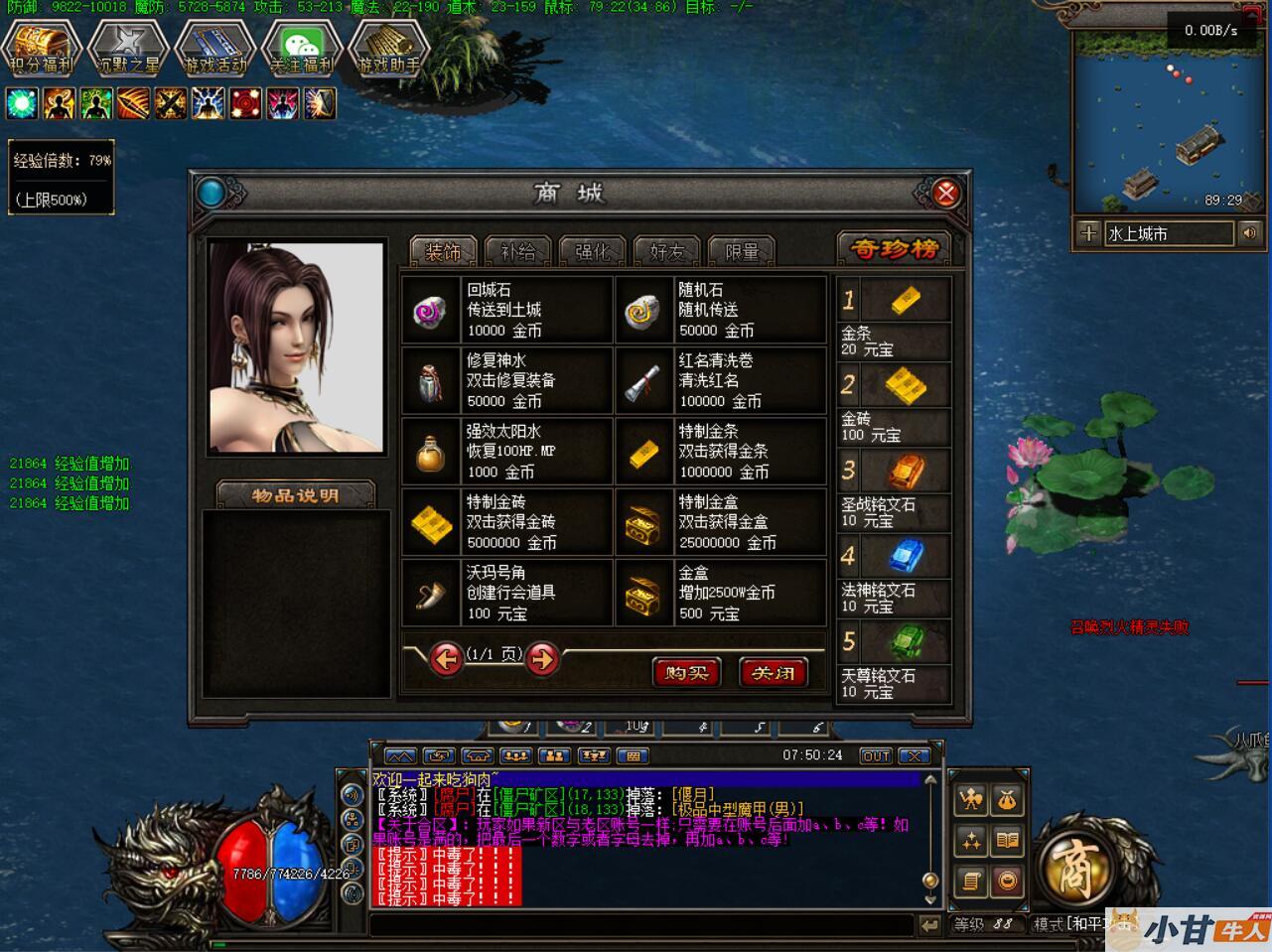Open the 积分福利 chest icon
This screenshot has height=952, width=1272.
(x=41, y=48)
